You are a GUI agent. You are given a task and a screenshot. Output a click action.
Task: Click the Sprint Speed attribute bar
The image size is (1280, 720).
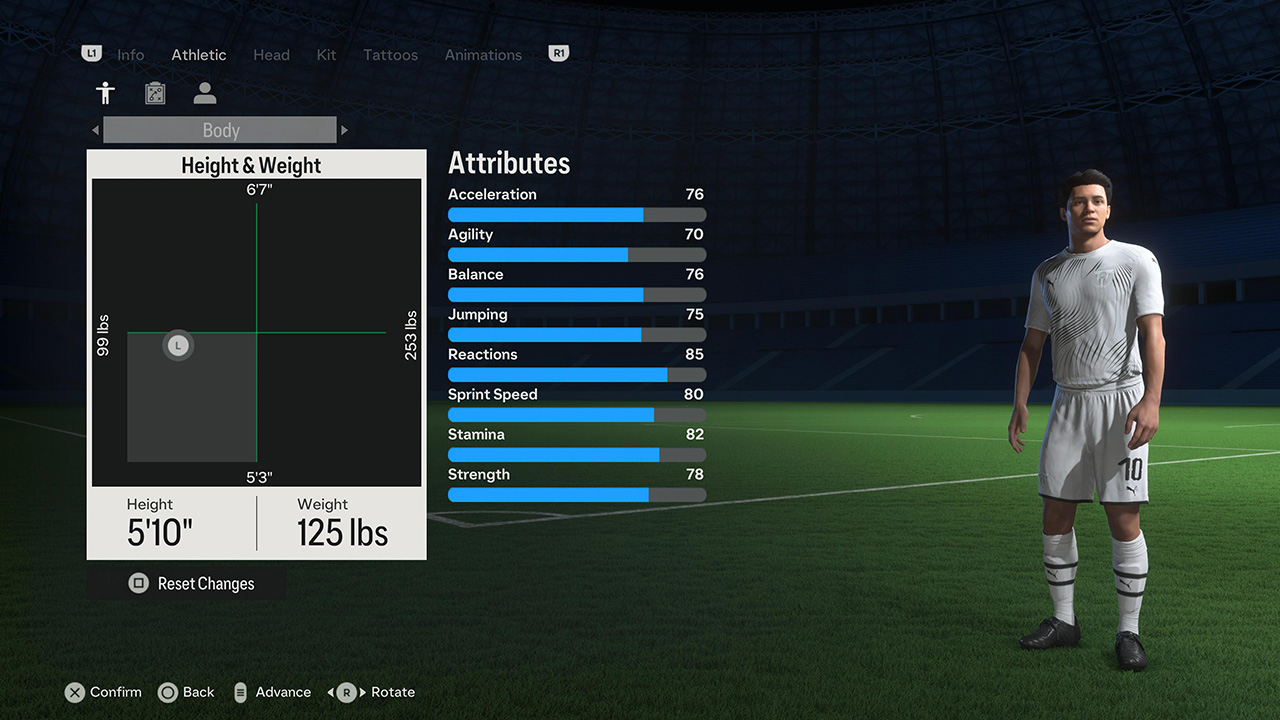[576, 414]
